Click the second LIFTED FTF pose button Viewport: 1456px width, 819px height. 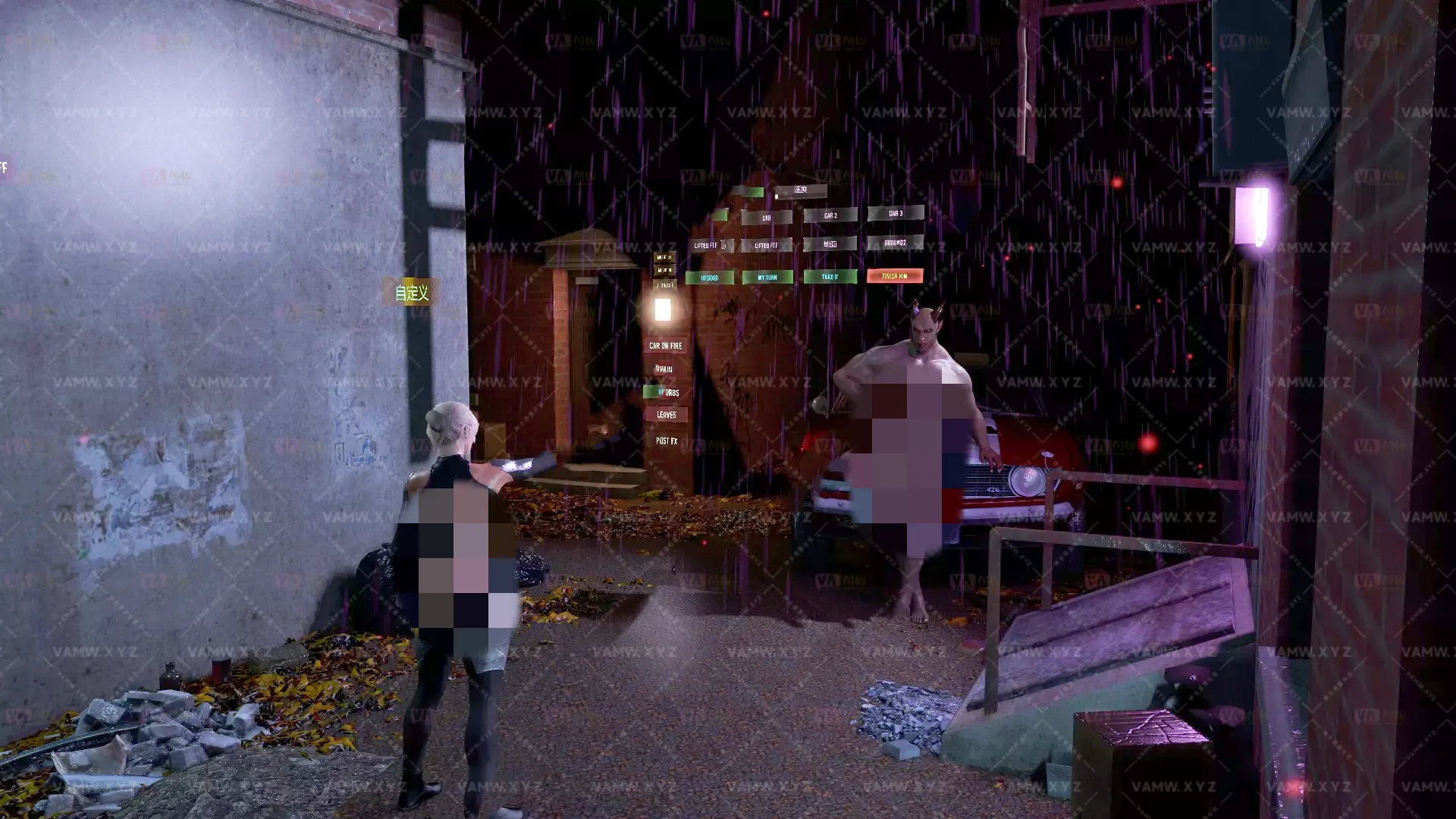[x=766, y=245]
